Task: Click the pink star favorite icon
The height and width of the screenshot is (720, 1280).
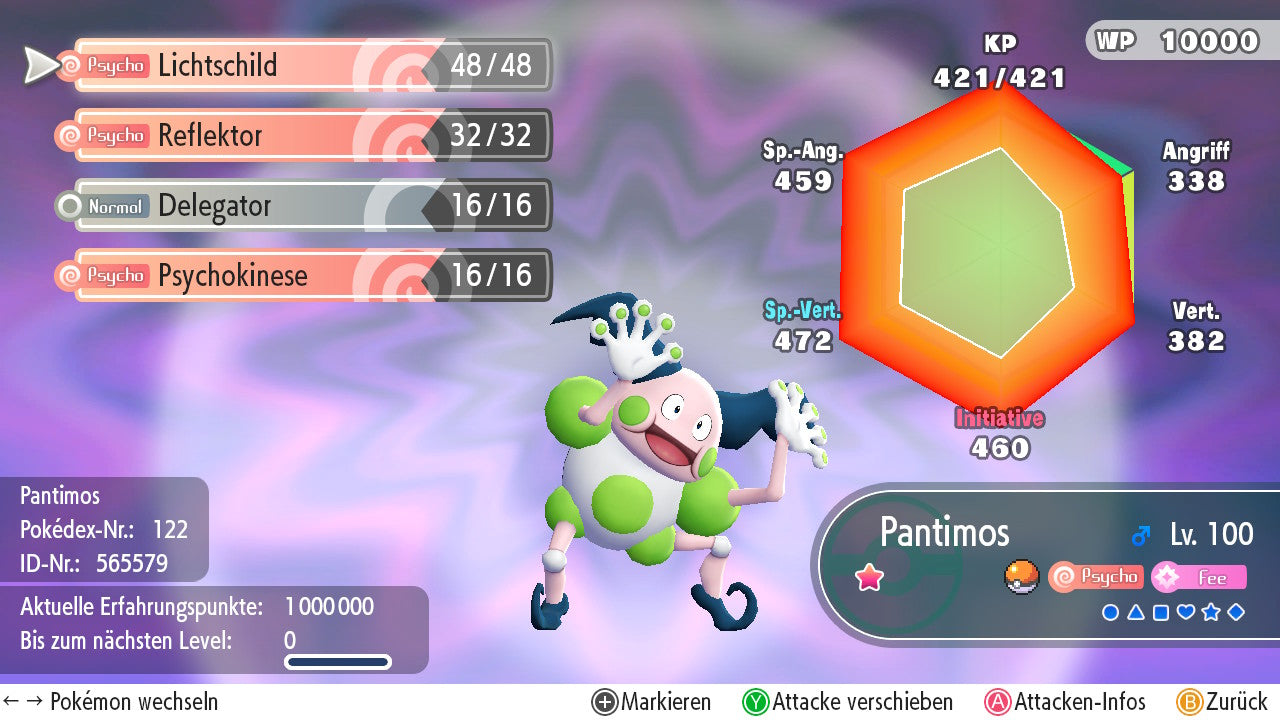Action: click(x=870, y=577)
